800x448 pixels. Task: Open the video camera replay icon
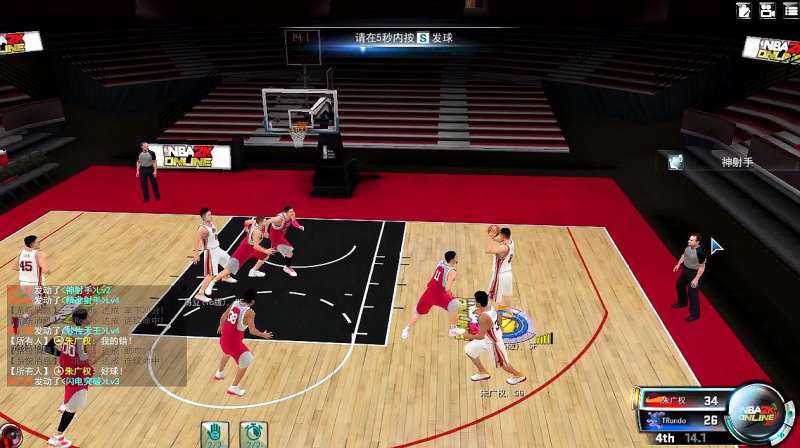(x=767, y=11)
